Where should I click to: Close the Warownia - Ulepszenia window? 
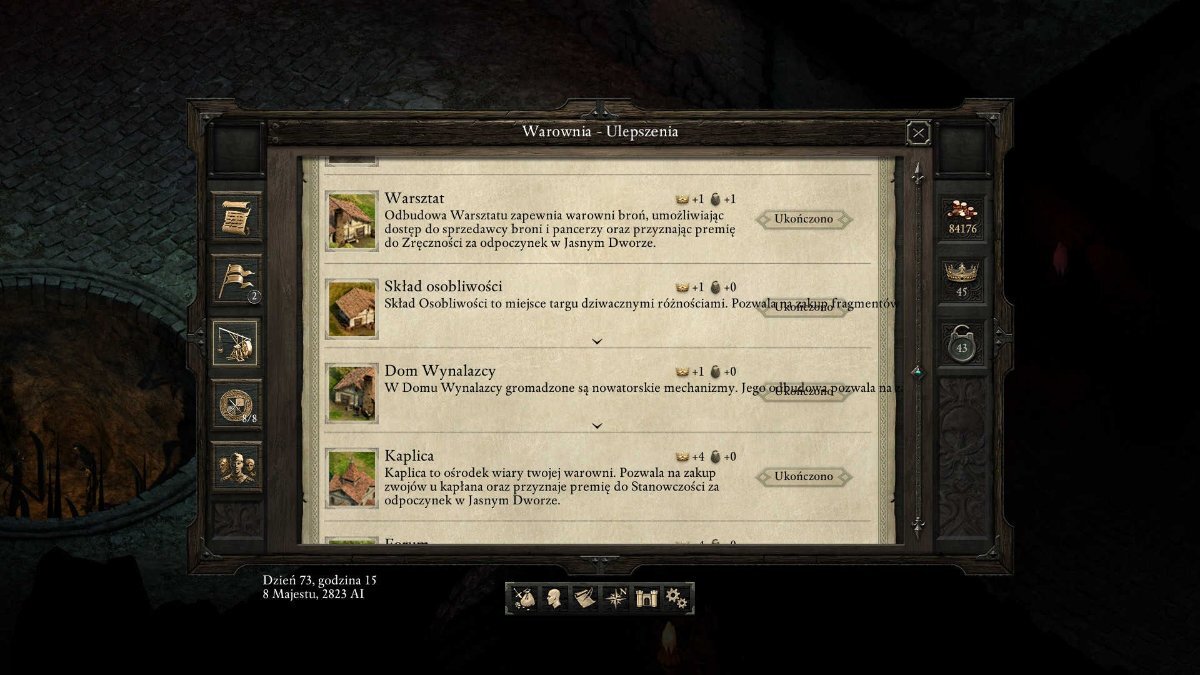918,132
